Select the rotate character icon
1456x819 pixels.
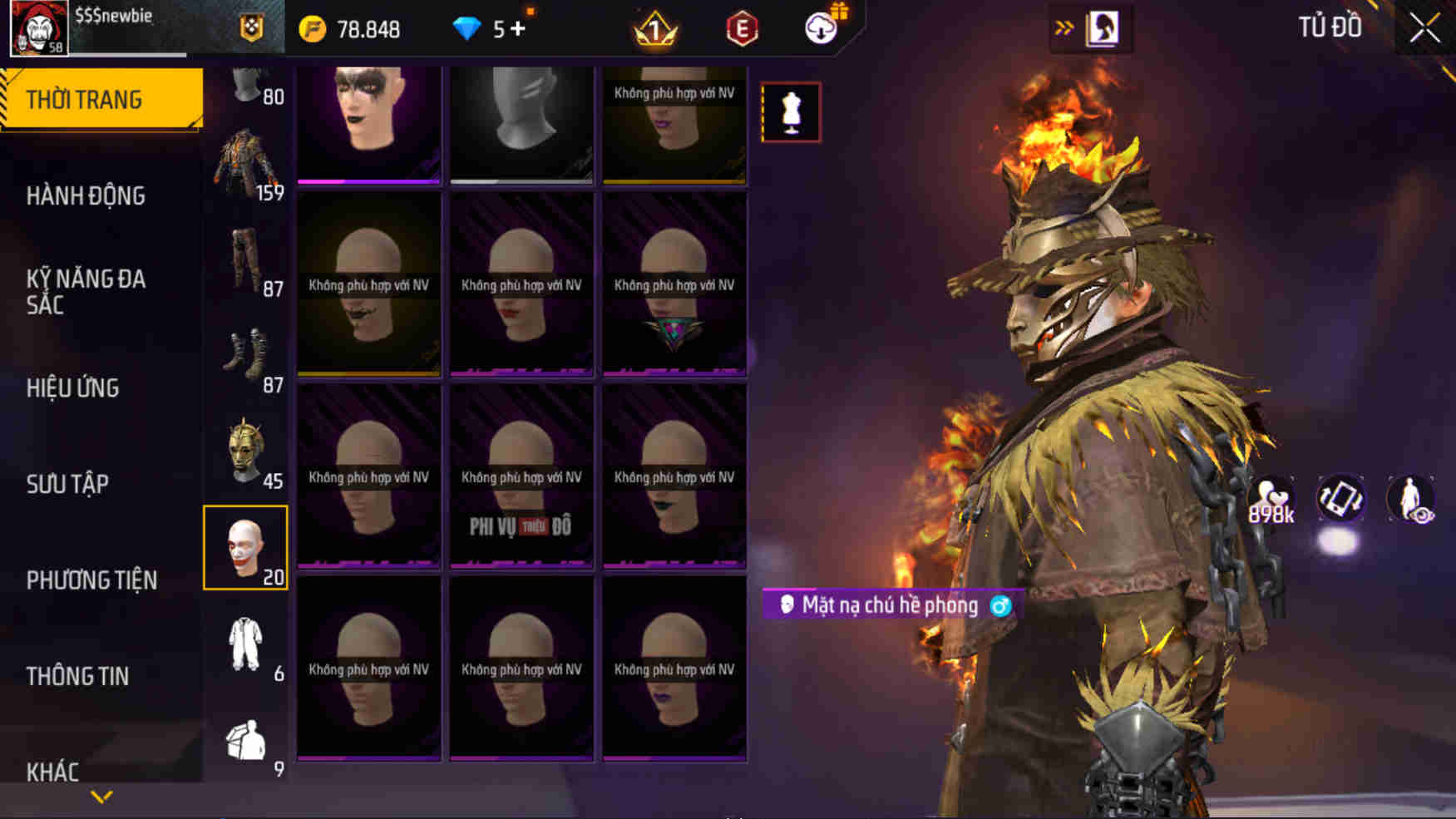(1341, 499)
